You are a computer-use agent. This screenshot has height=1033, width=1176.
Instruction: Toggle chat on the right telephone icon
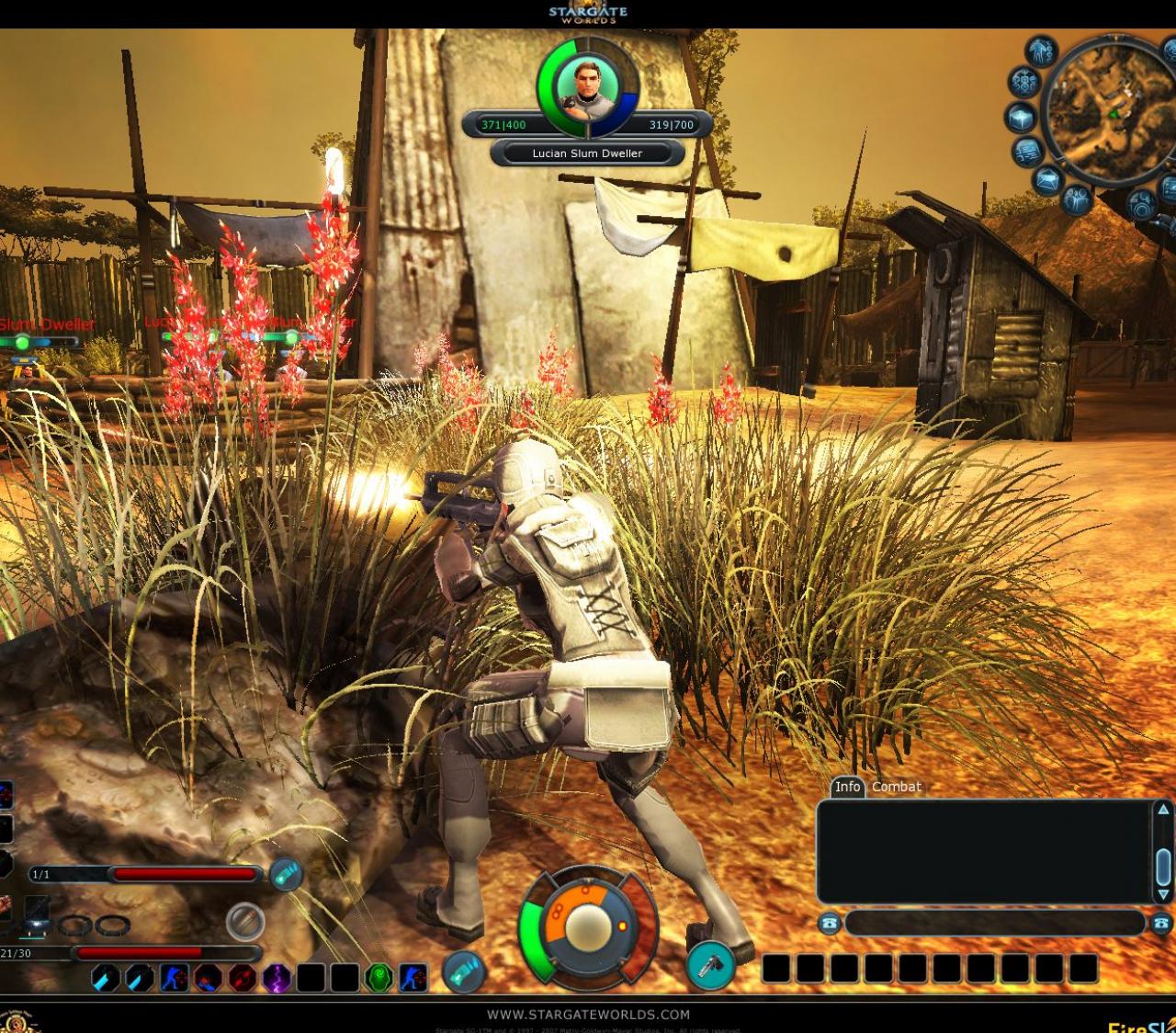(1159, 924)
